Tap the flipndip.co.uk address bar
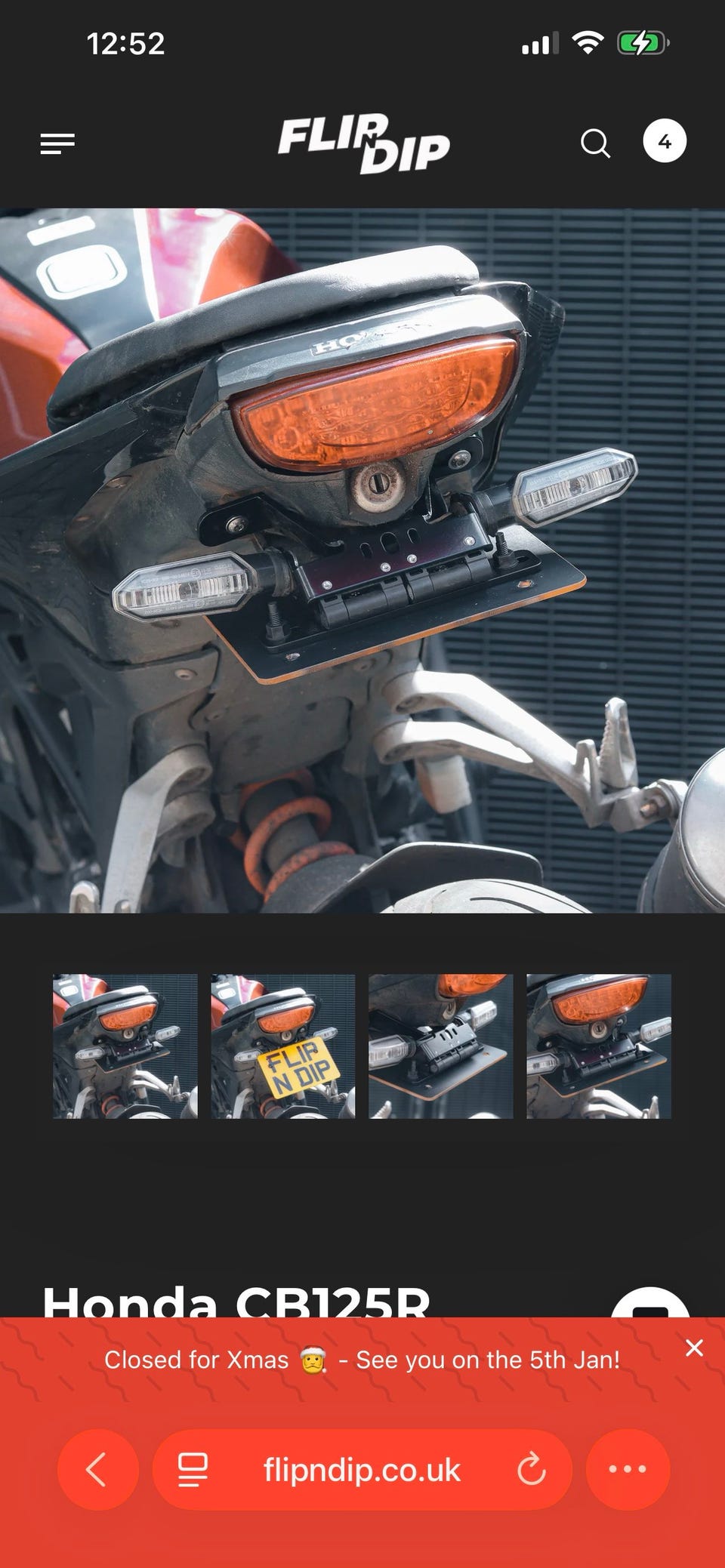 tap(361, 1470)
